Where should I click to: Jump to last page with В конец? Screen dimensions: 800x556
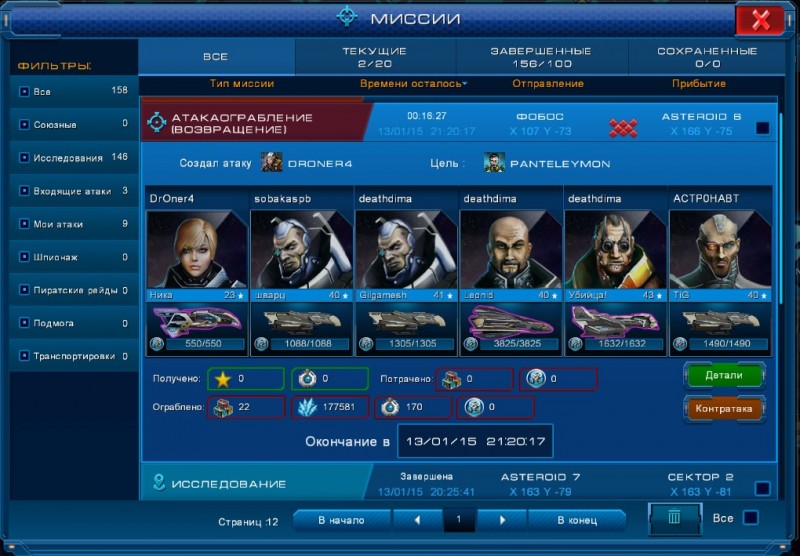coord(577,520)
